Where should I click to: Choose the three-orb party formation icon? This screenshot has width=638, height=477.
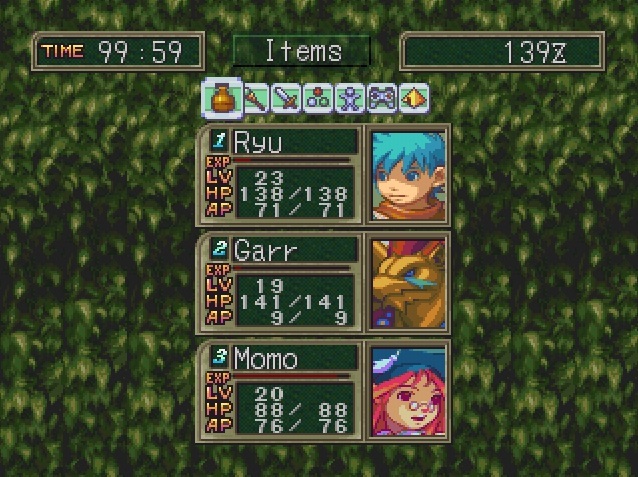(318, 98)
